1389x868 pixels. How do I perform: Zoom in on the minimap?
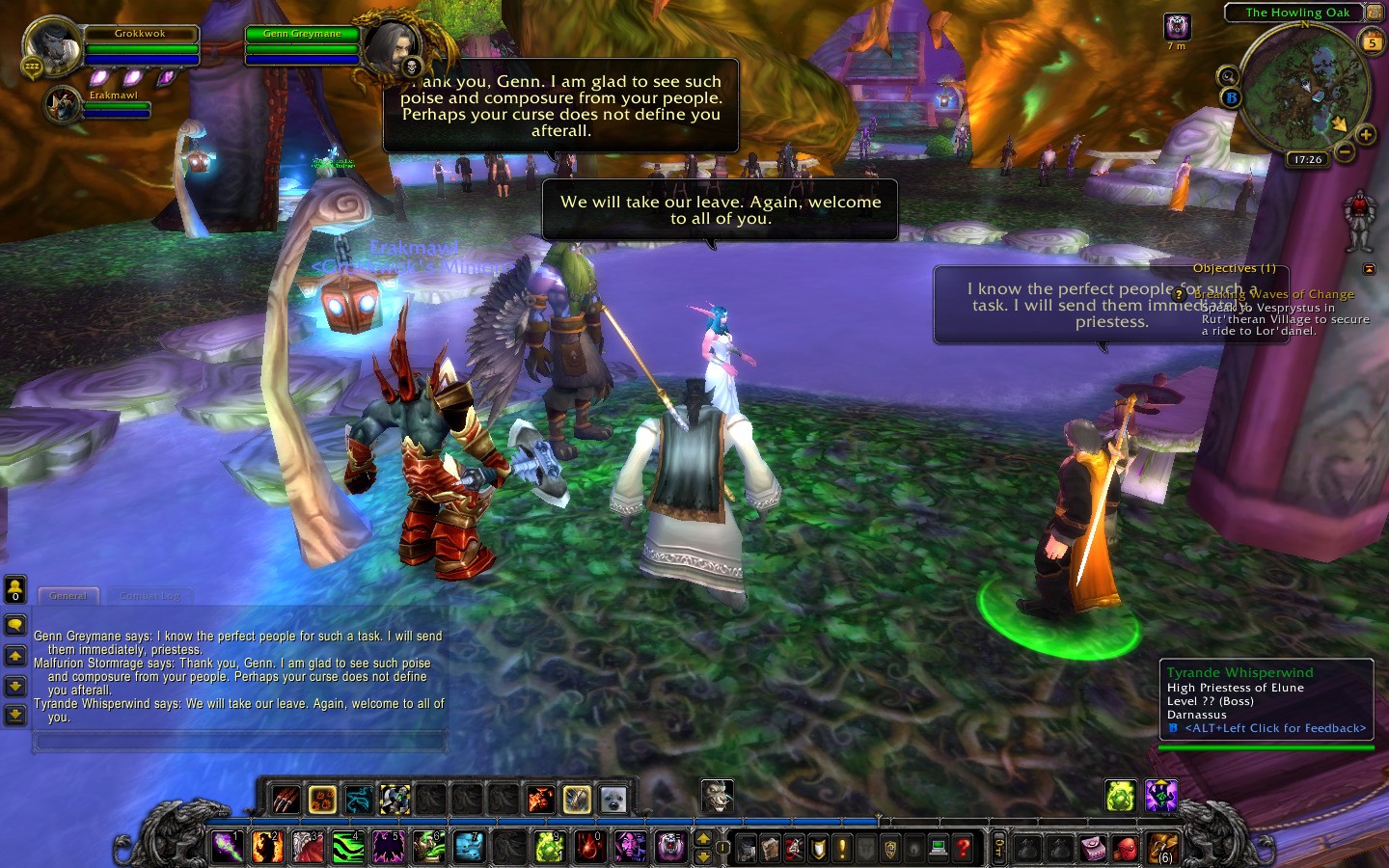coord(1366,134)
